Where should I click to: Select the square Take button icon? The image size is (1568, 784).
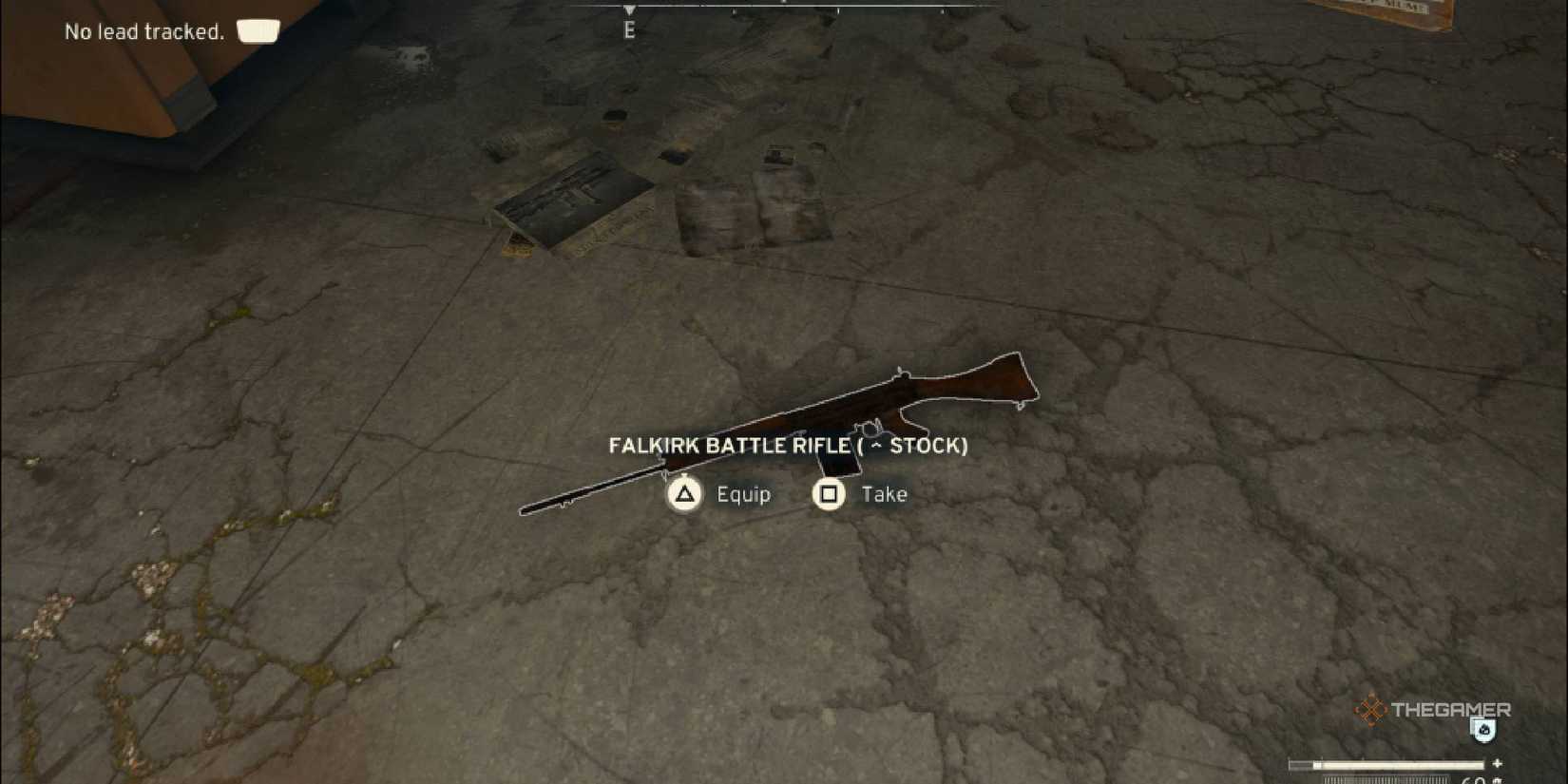pyautogui.click(x=827, y=494)
